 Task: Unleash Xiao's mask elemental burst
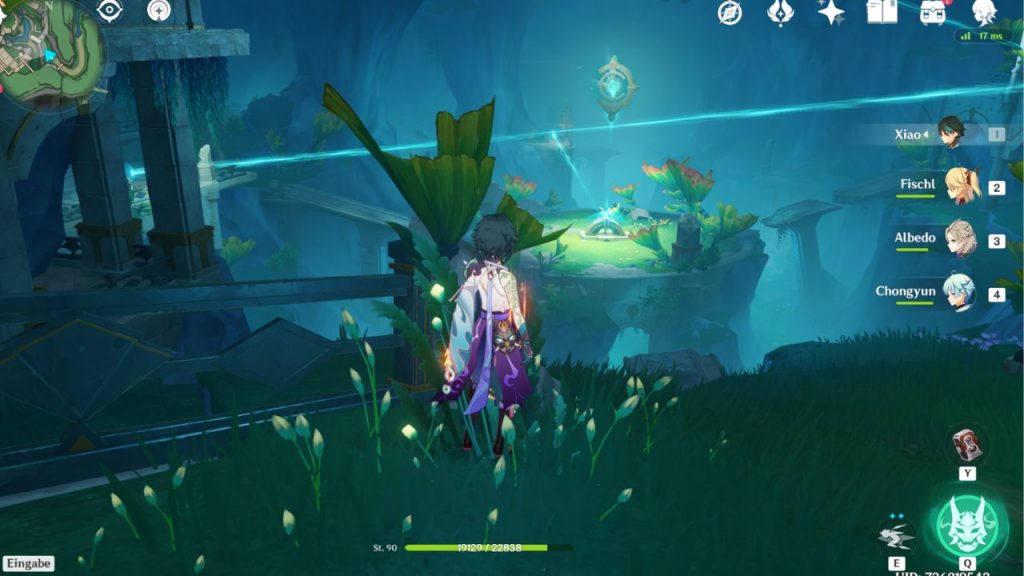point(966,524)
